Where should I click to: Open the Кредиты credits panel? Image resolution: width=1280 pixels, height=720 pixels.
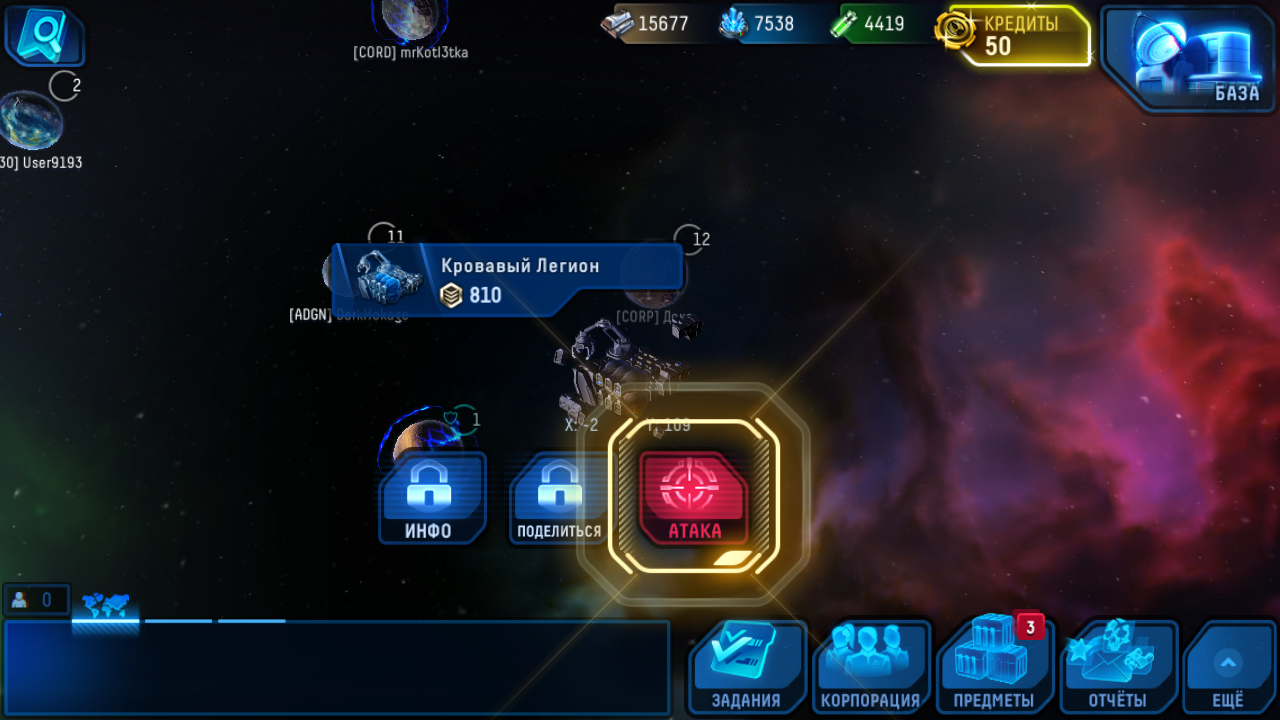click(x=1016, y=36)
